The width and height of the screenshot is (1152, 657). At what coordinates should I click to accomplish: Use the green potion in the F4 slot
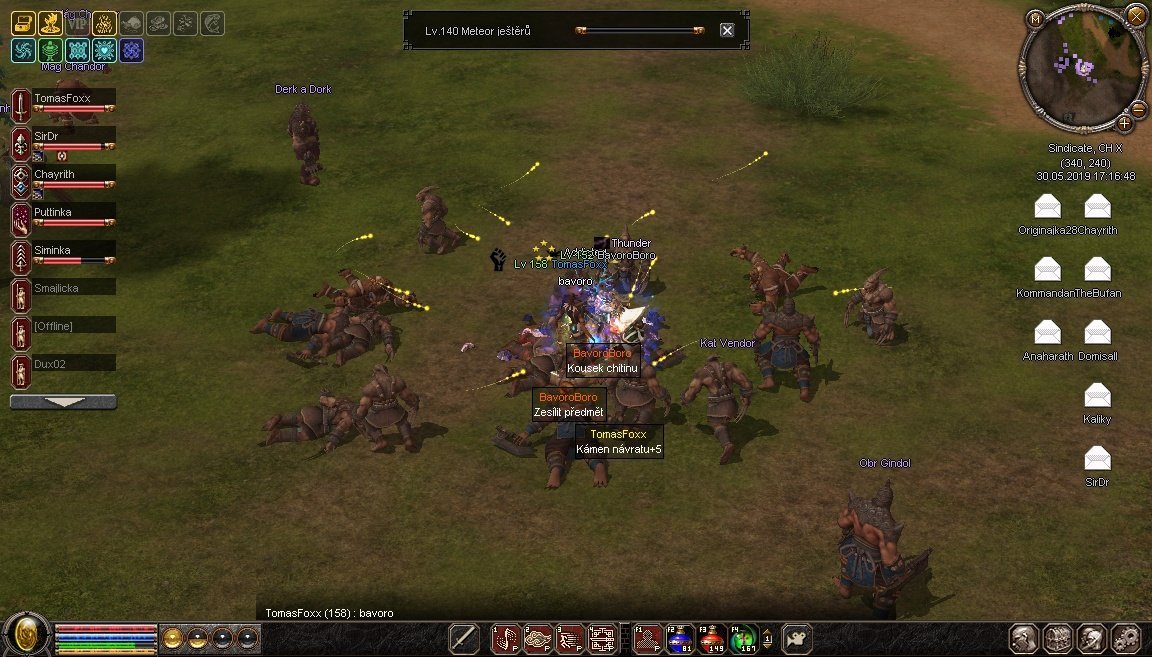pyautogui.click(x=742, y=638)
